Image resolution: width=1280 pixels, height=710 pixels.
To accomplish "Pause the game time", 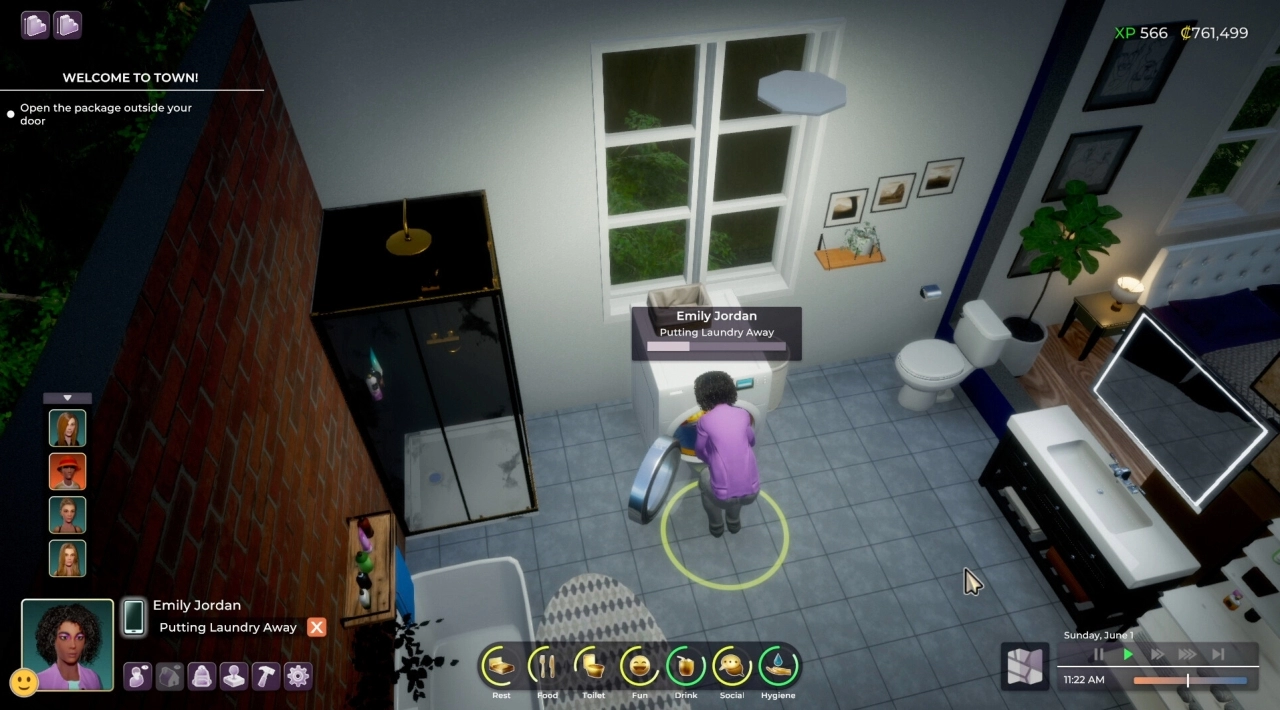I will (x=1099, y=654).
